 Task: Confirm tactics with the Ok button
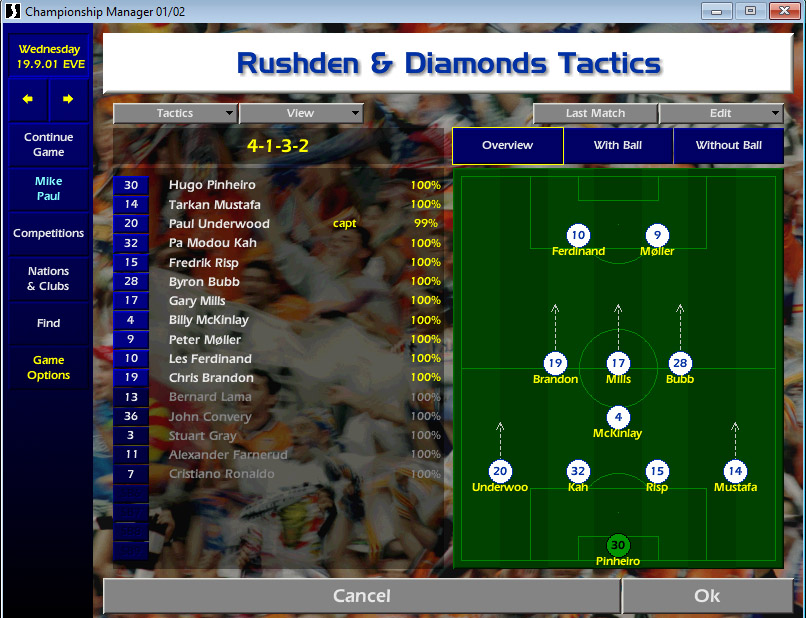coord(707,596)
